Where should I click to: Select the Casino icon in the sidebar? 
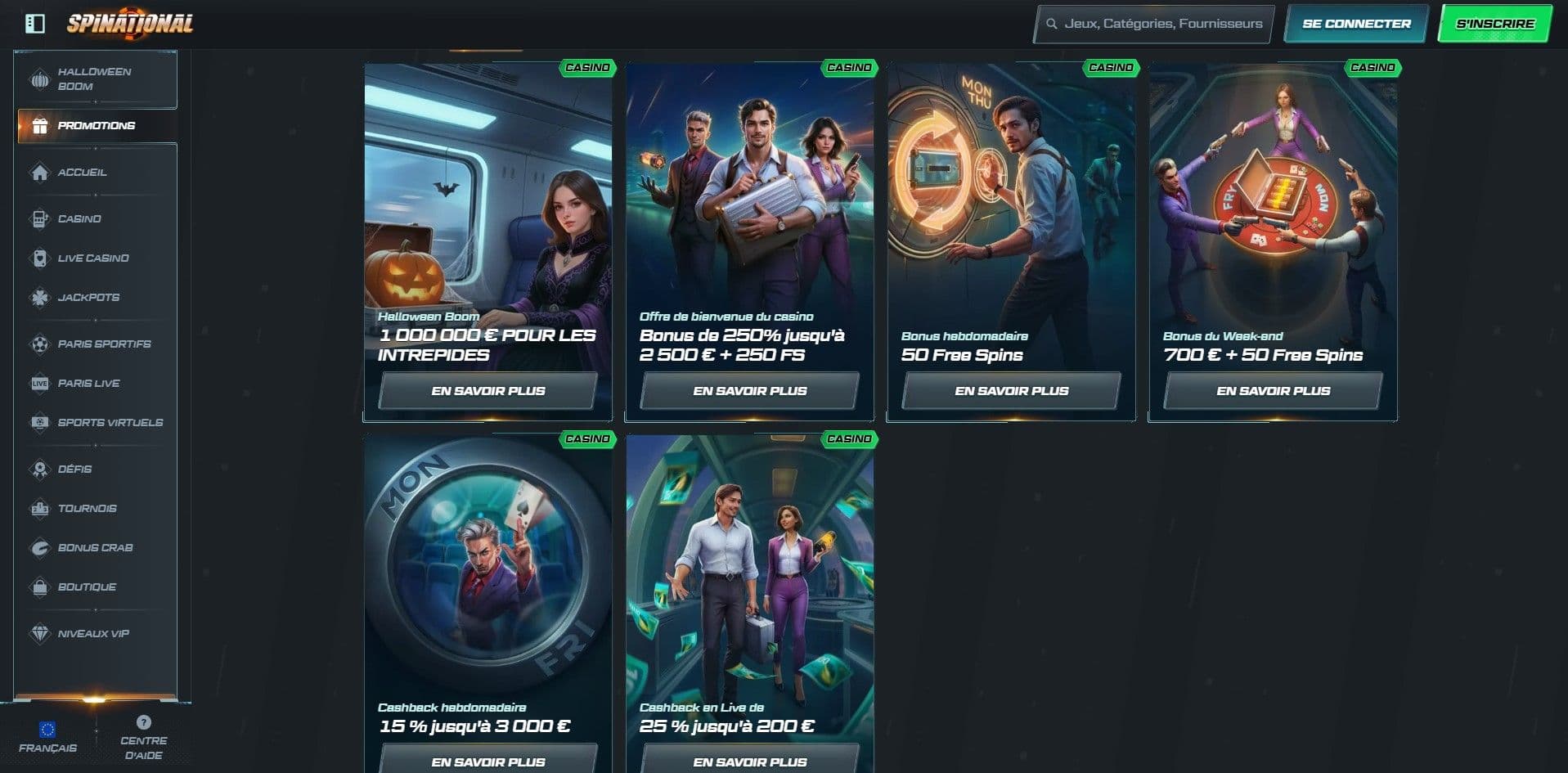[38, 218]
